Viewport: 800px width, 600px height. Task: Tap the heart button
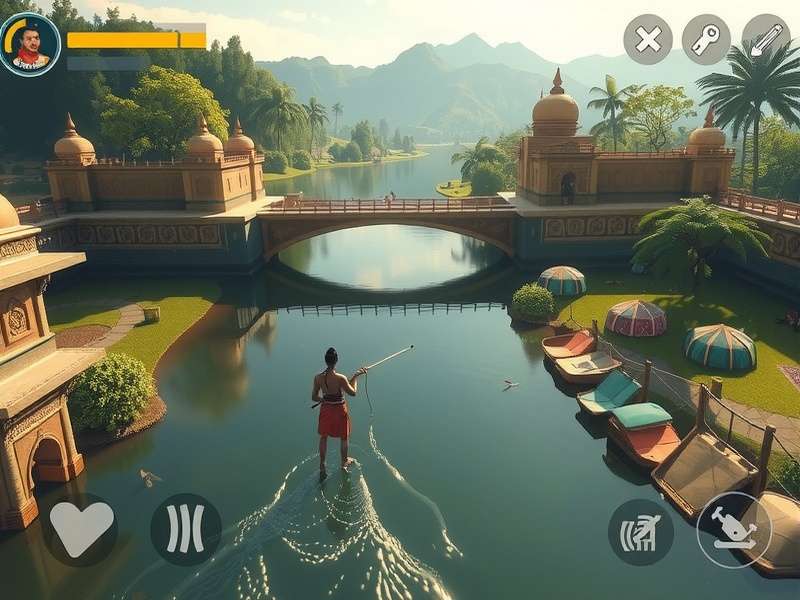pyautogui.click(x=82, y=529)
